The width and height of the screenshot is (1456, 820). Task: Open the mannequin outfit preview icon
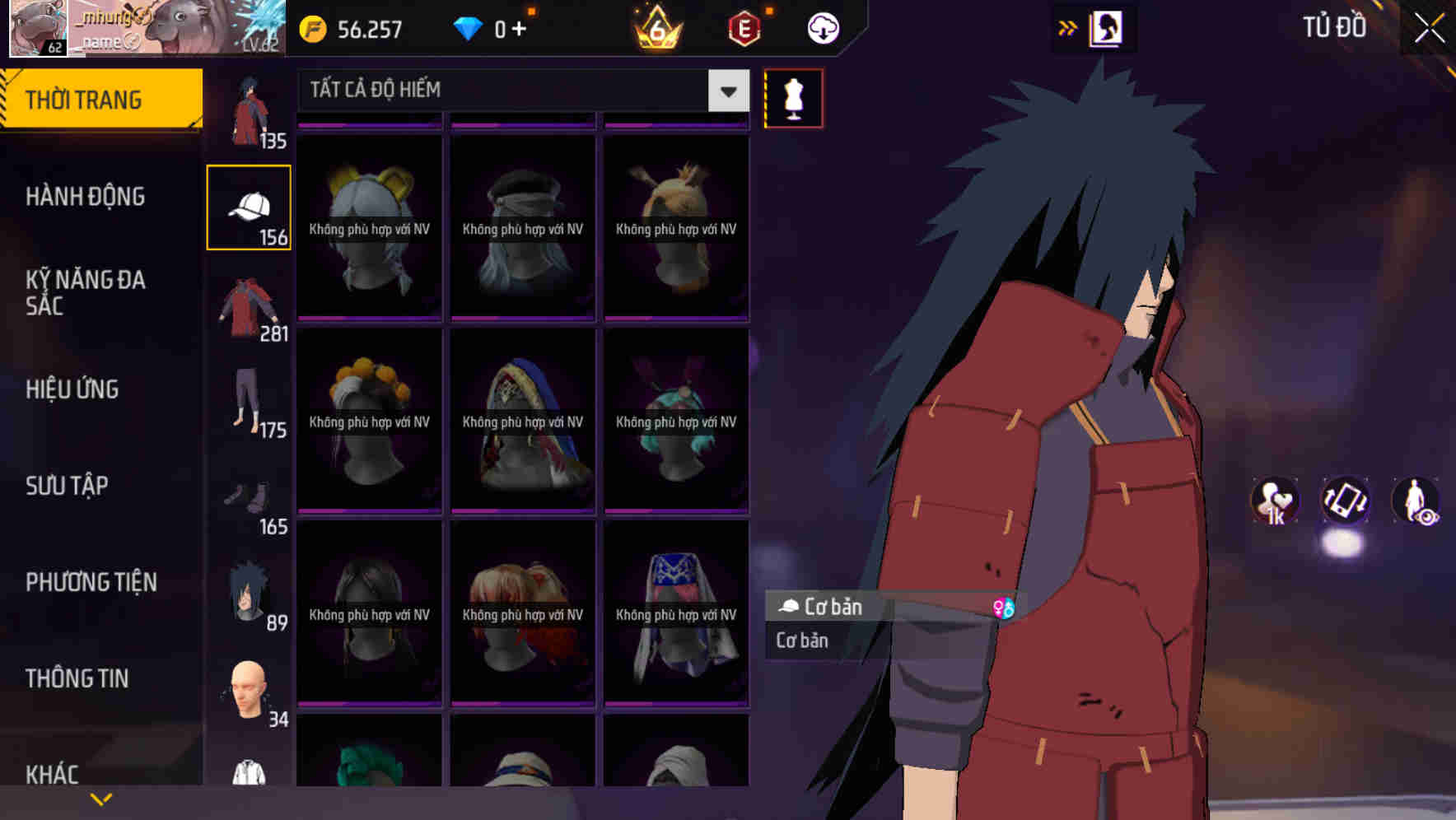[x=792, y=97]
